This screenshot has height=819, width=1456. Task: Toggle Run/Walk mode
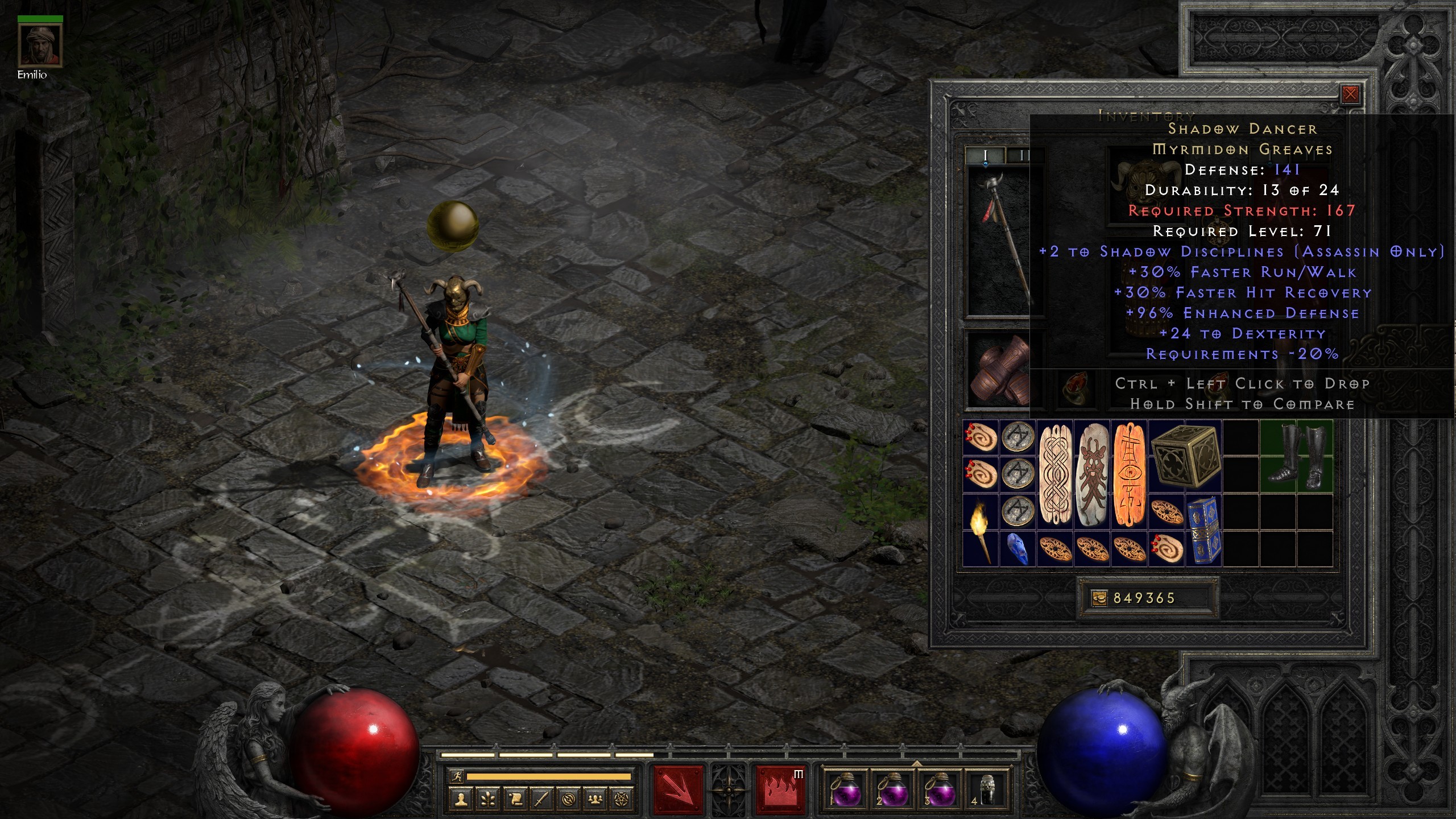point(457,777)
